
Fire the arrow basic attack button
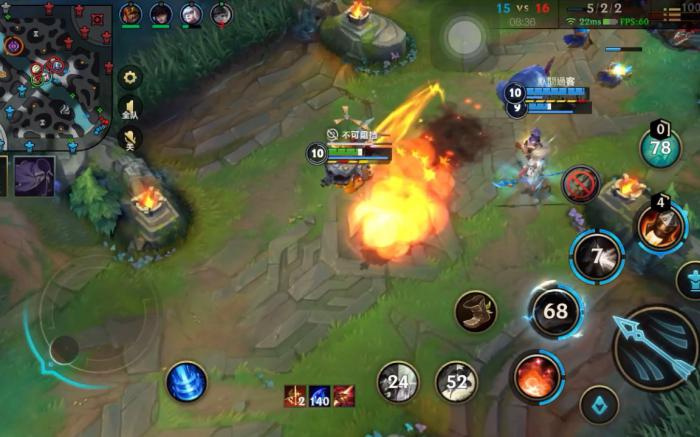[655, 346]
